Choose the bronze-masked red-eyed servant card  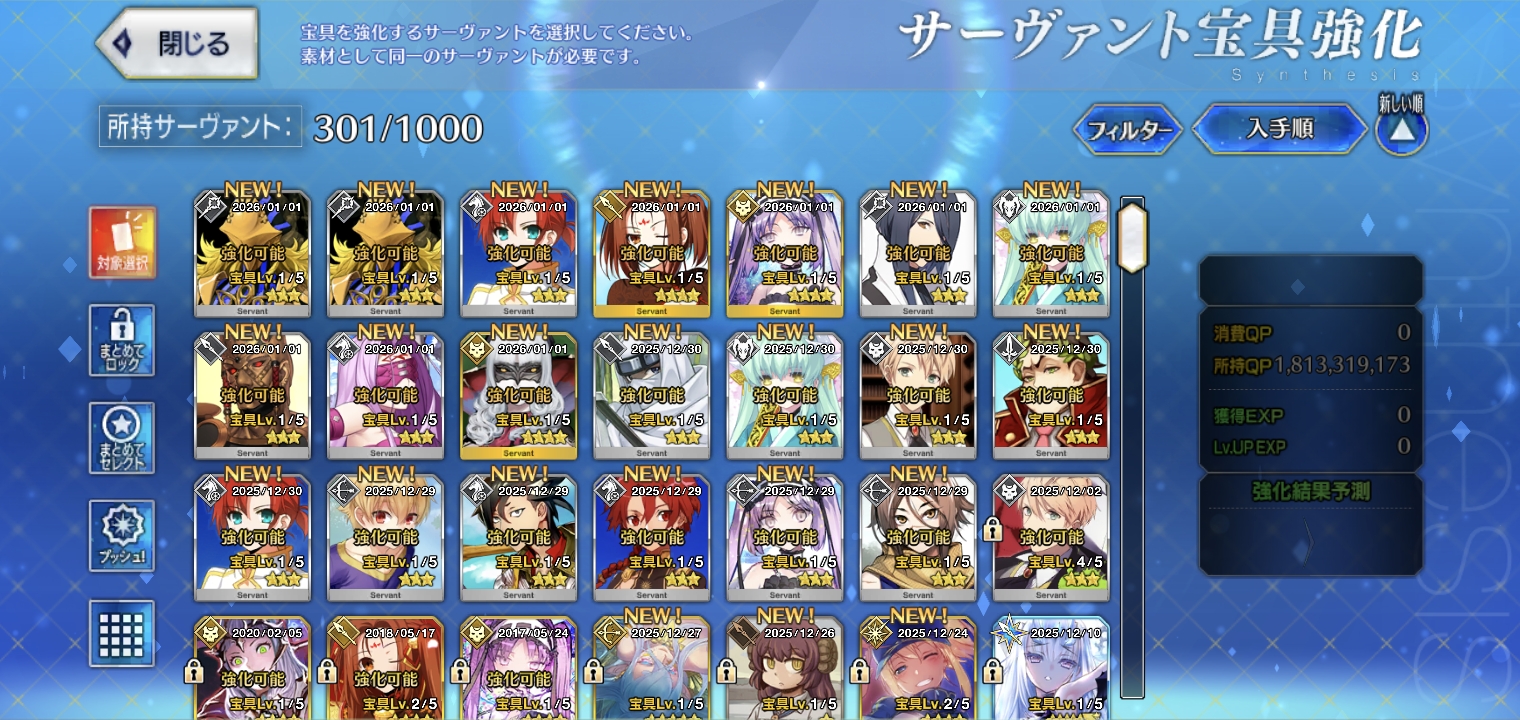[252, 394]
